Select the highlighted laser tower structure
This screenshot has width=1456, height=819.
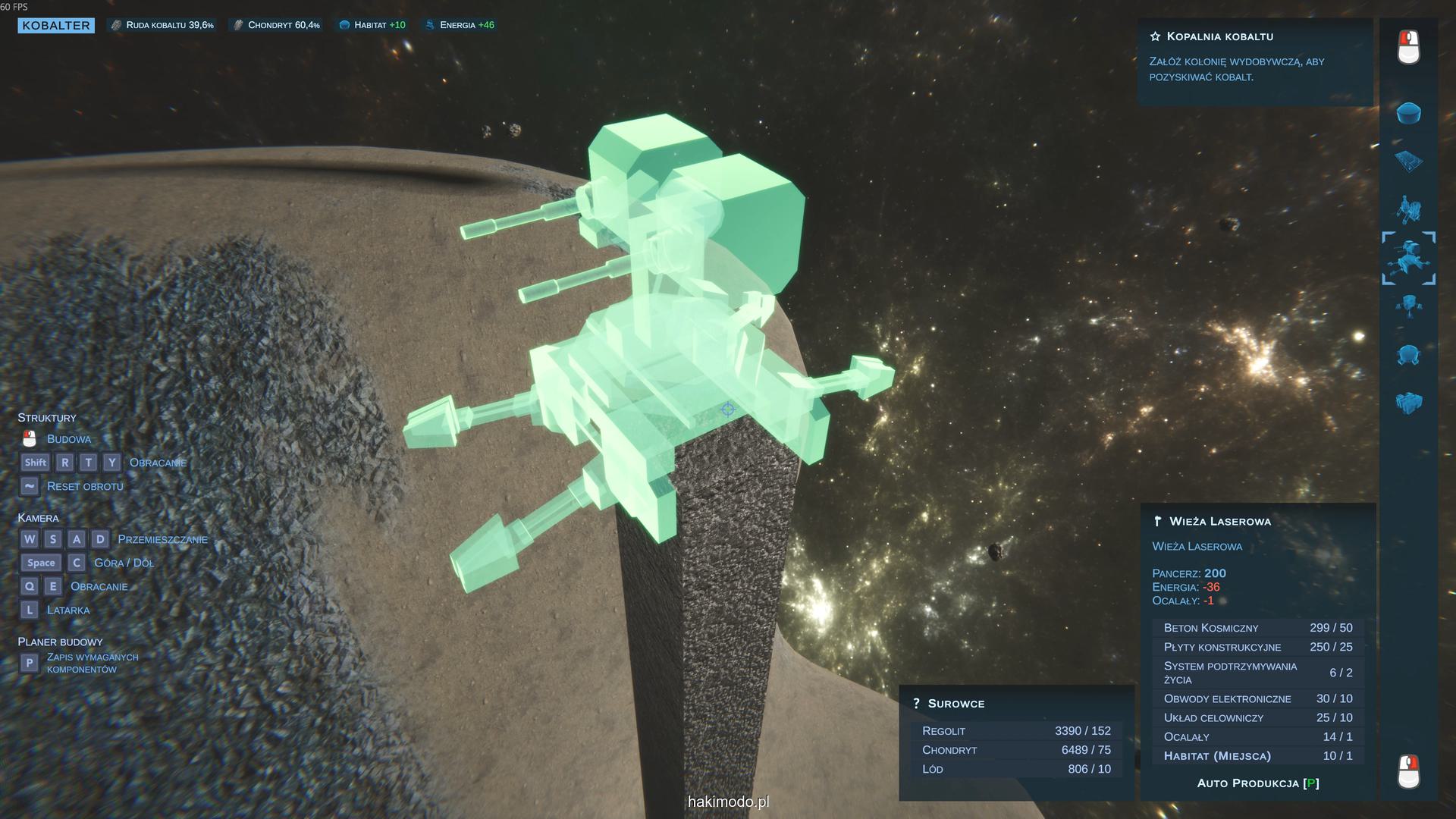point(1408,258)
